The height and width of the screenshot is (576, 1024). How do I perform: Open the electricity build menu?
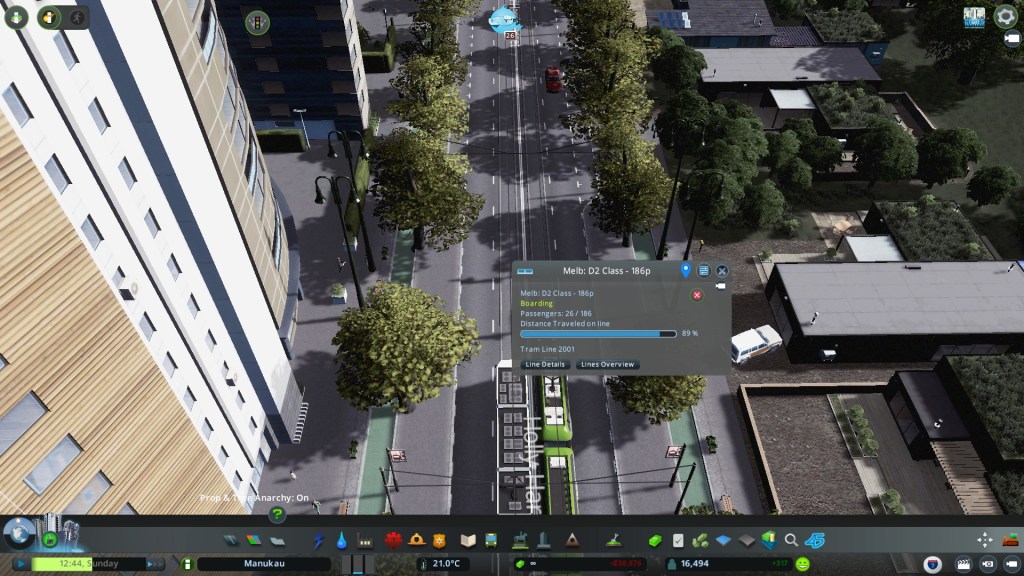click(319, 540)
